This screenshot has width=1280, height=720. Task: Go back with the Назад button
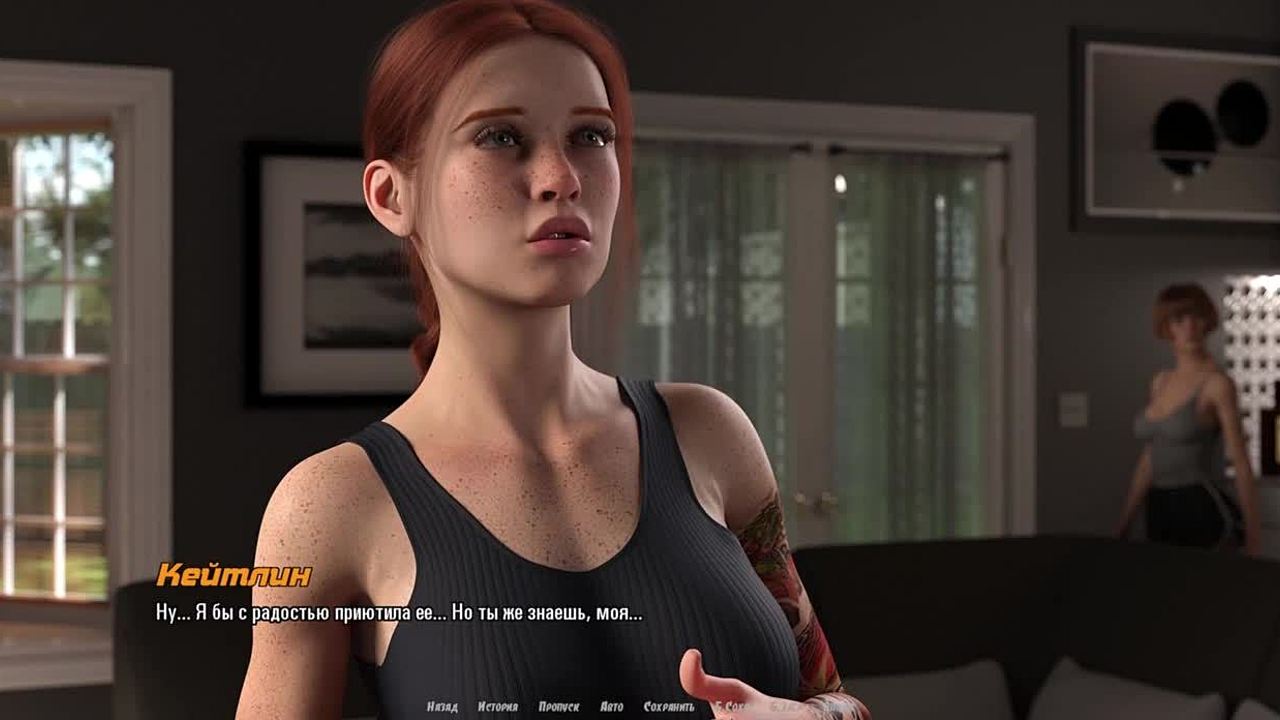[442, 707]
